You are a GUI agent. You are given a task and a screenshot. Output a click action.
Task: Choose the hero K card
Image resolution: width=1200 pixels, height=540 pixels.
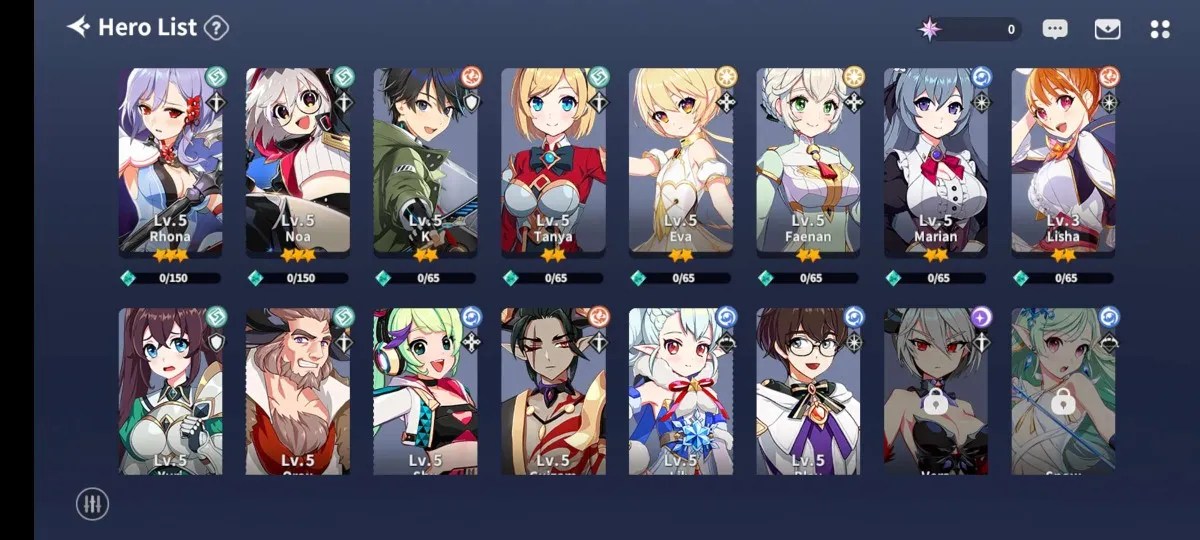(426, 160)
